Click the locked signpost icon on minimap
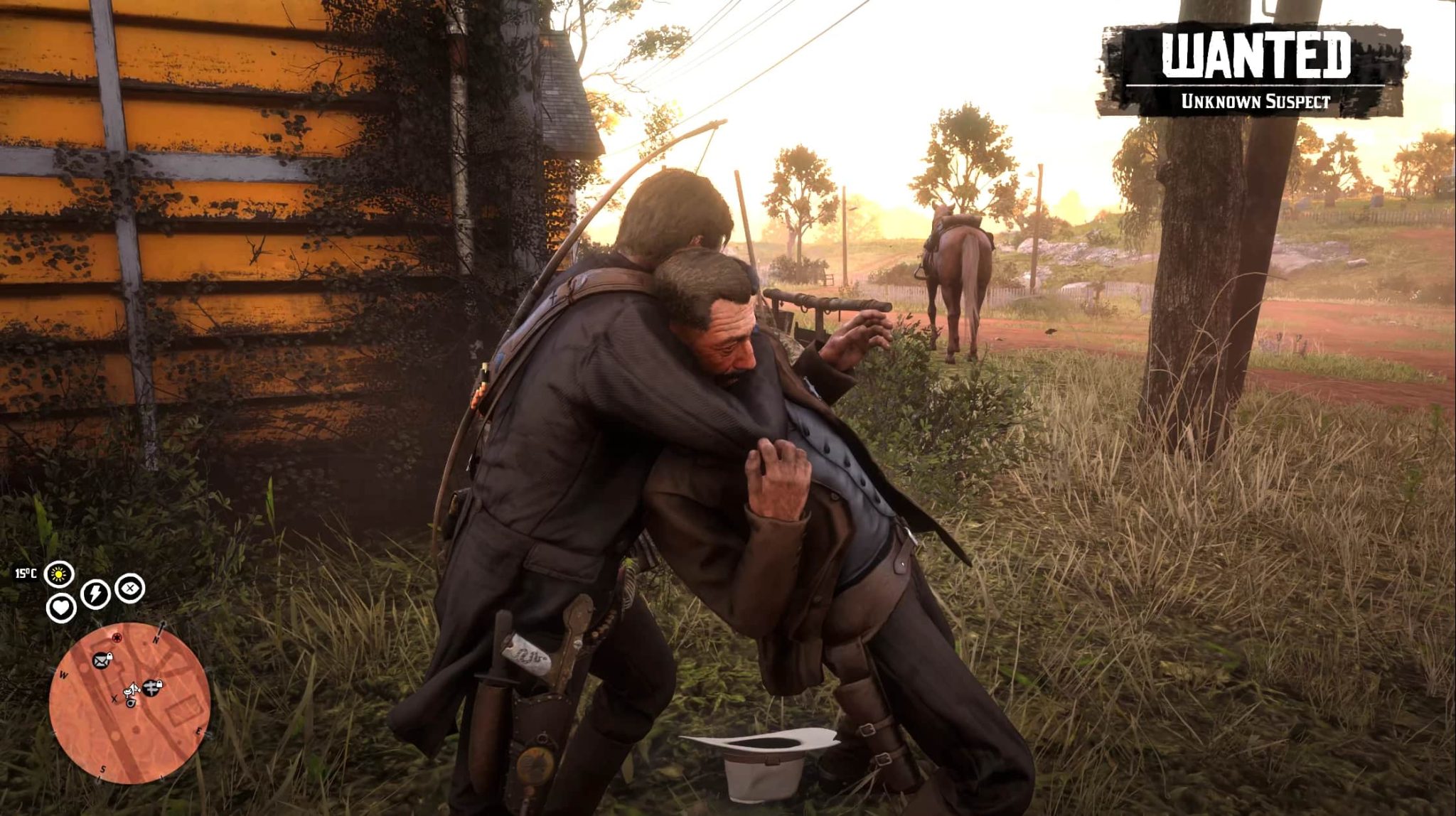 (151, 687)
